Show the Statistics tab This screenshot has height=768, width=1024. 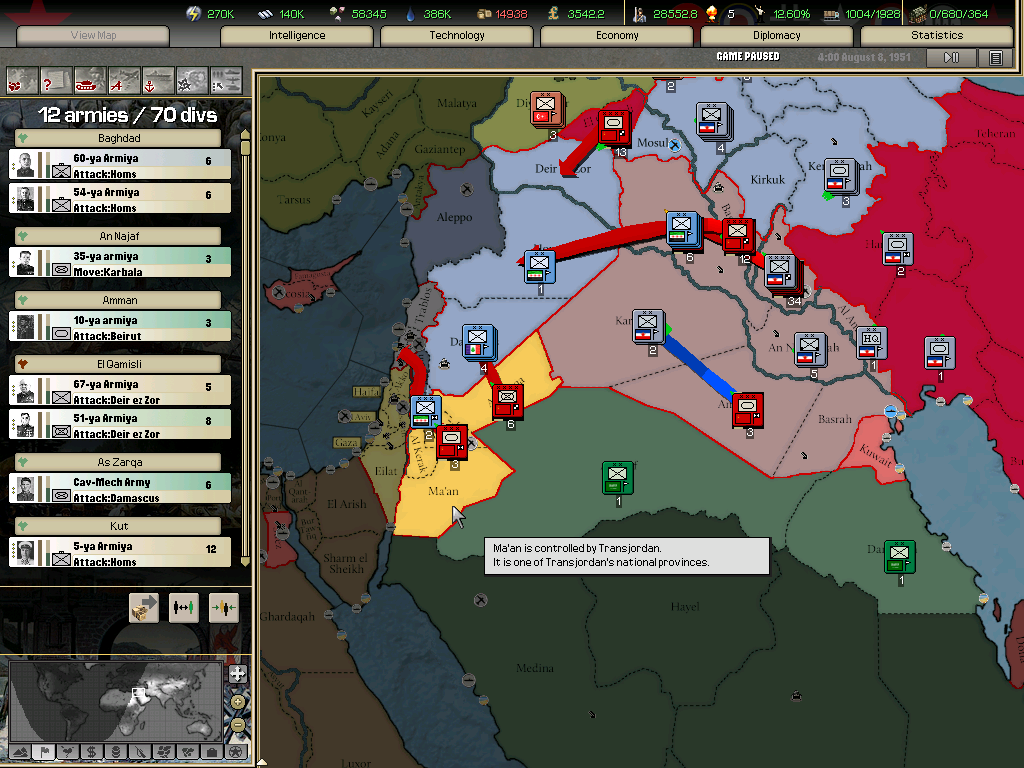(937, 35)
